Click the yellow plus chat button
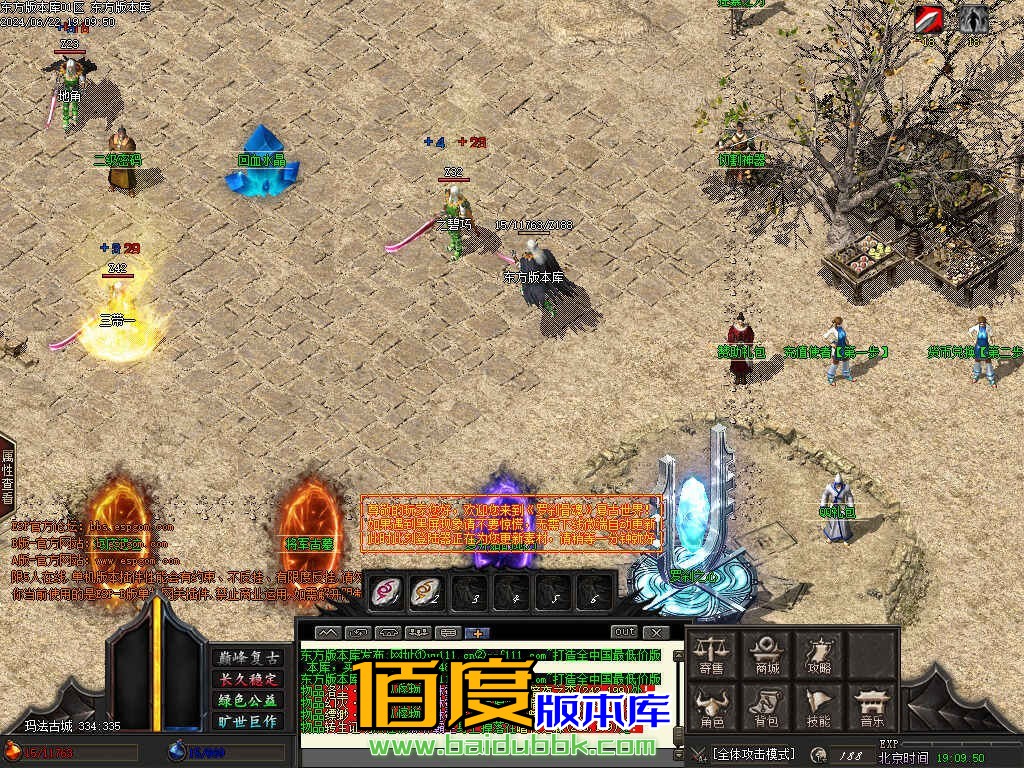This screenshot has height=768, width=1024. [x=478, y=633]
